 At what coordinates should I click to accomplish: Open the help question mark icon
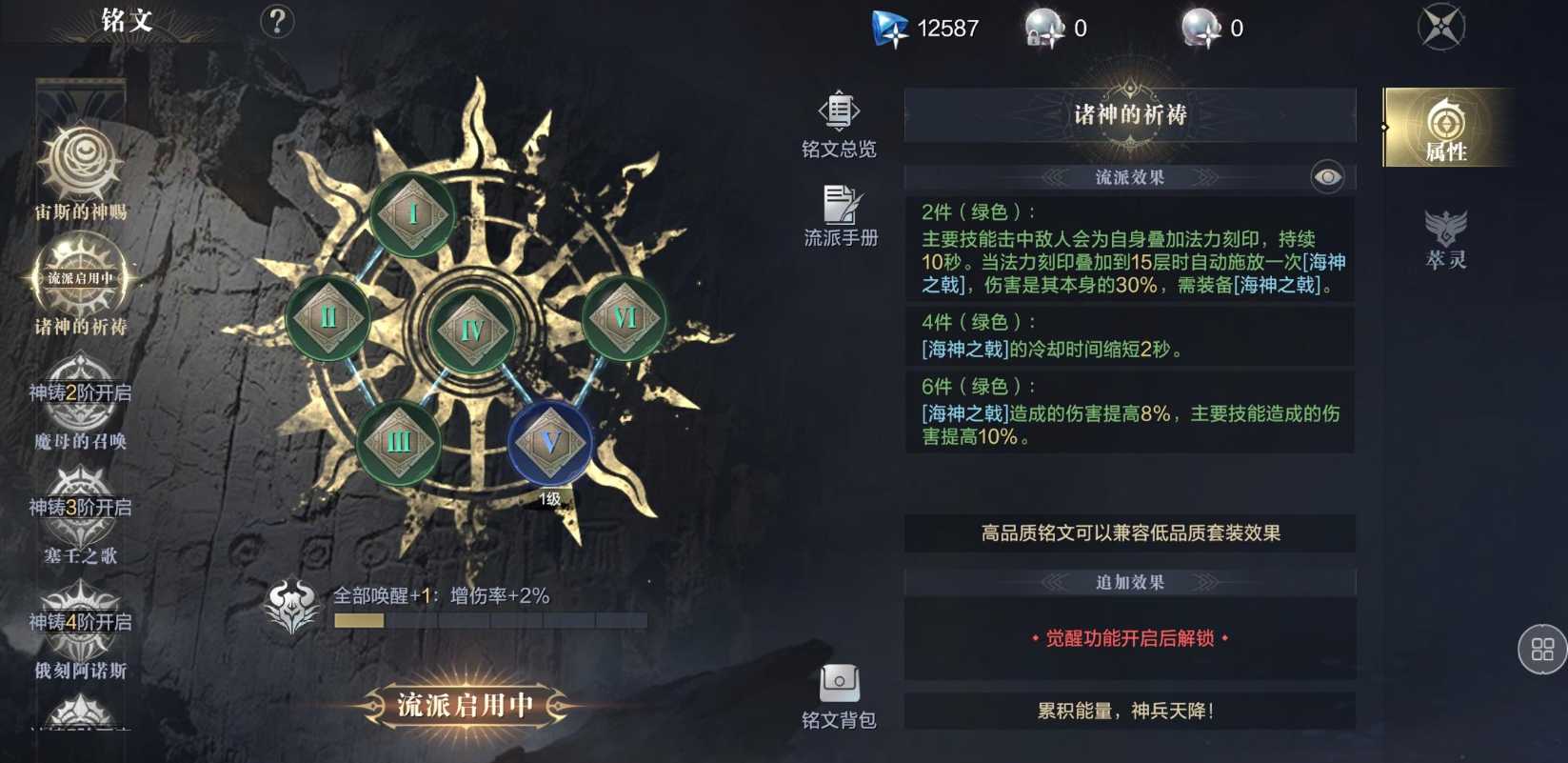276,20
